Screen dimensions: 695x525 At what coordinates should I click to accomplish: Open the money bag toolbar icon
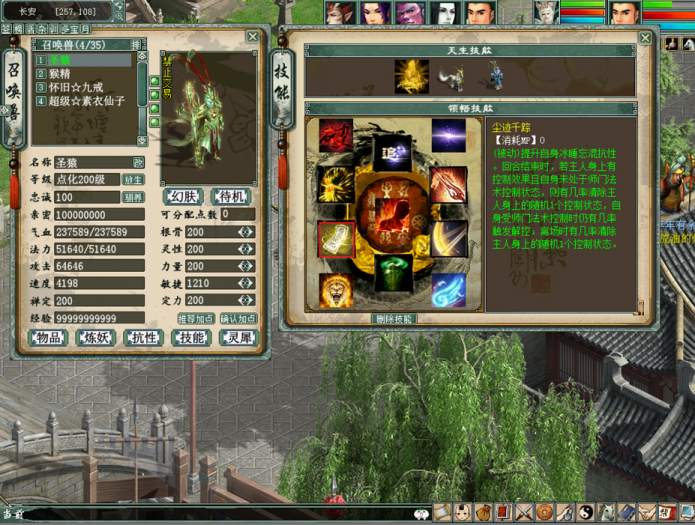tap(483, 512)
